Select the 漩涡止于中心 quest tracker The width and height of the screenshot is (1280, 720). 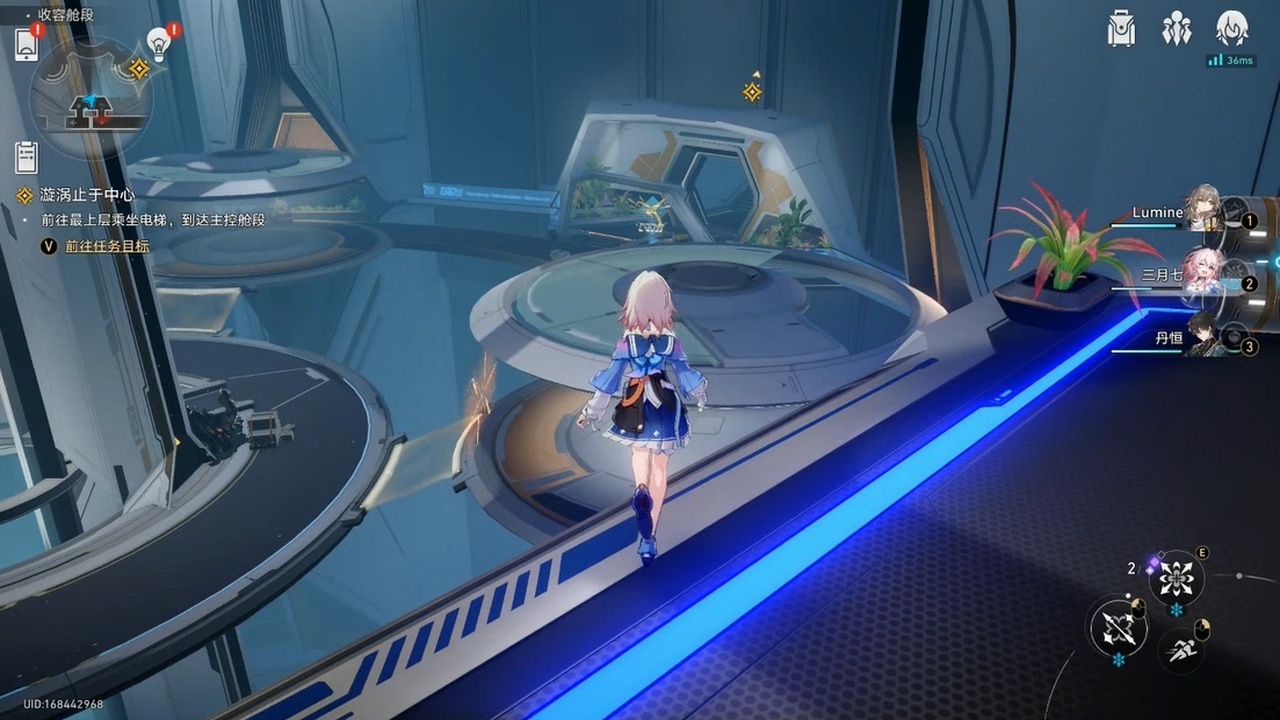point(88,195)
